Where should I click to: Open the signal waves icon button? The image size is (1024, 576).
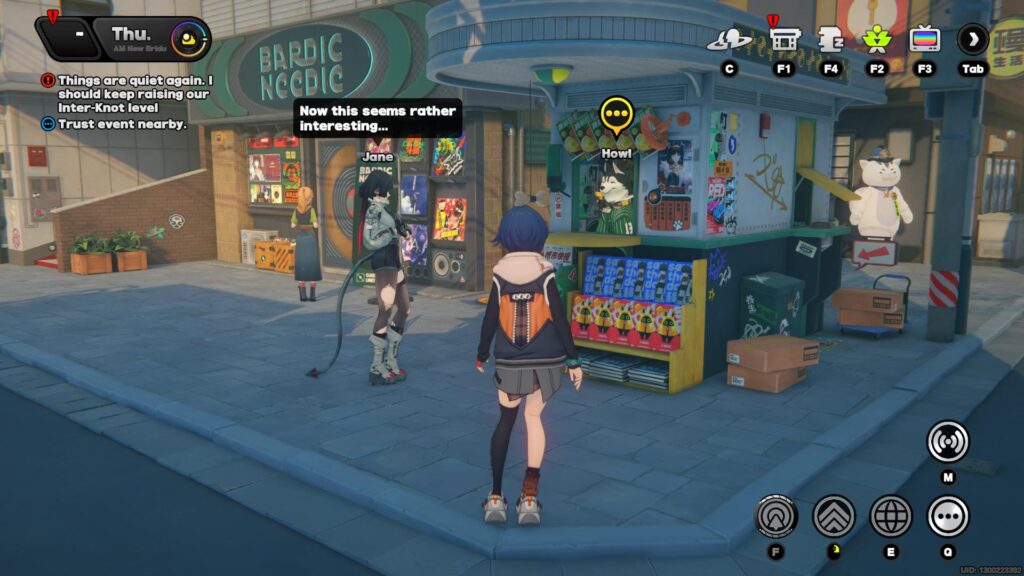(947, 441)
